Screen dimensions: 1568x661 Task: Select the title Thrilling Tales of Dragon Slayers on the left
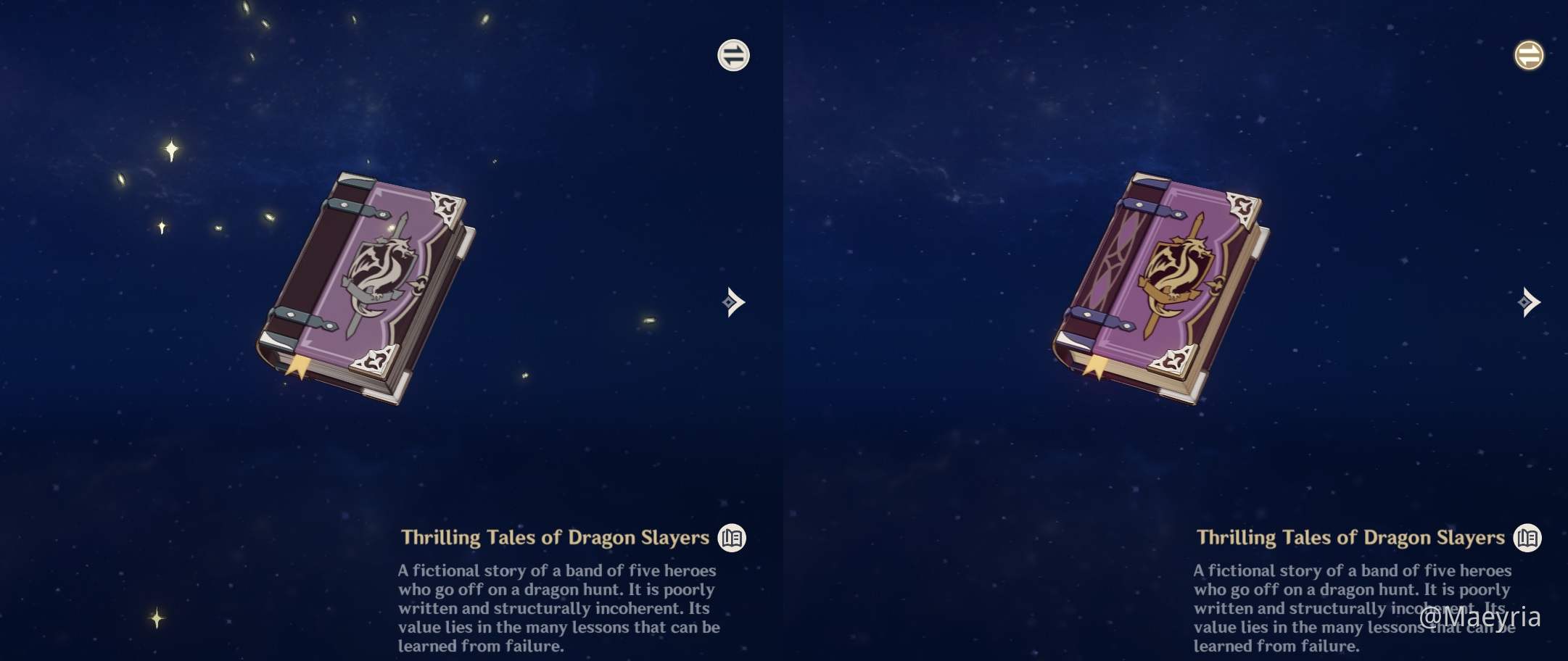click(555, 537)
